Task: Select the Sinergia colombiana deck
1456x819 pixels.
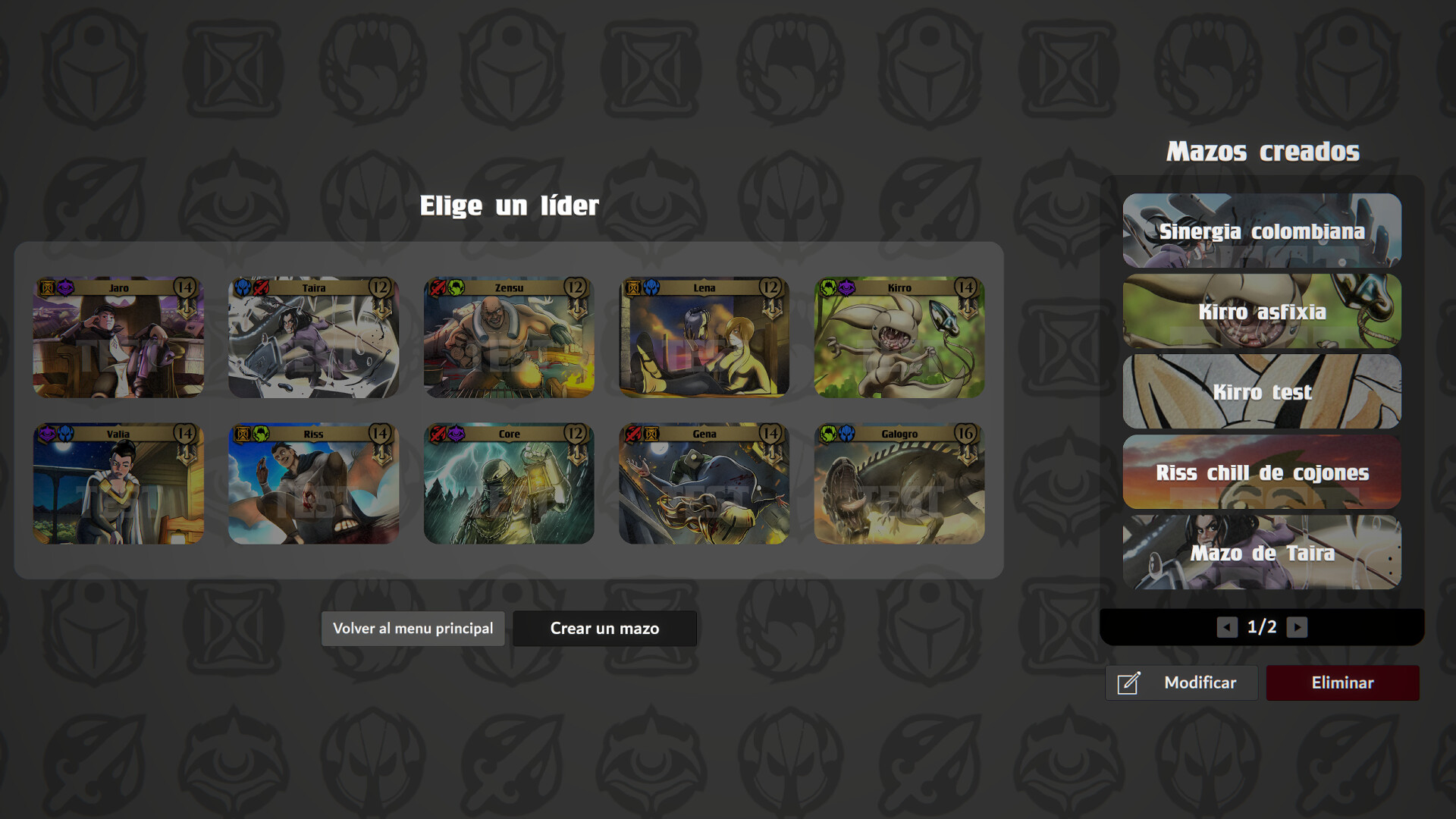Action: click(1261, 231)
